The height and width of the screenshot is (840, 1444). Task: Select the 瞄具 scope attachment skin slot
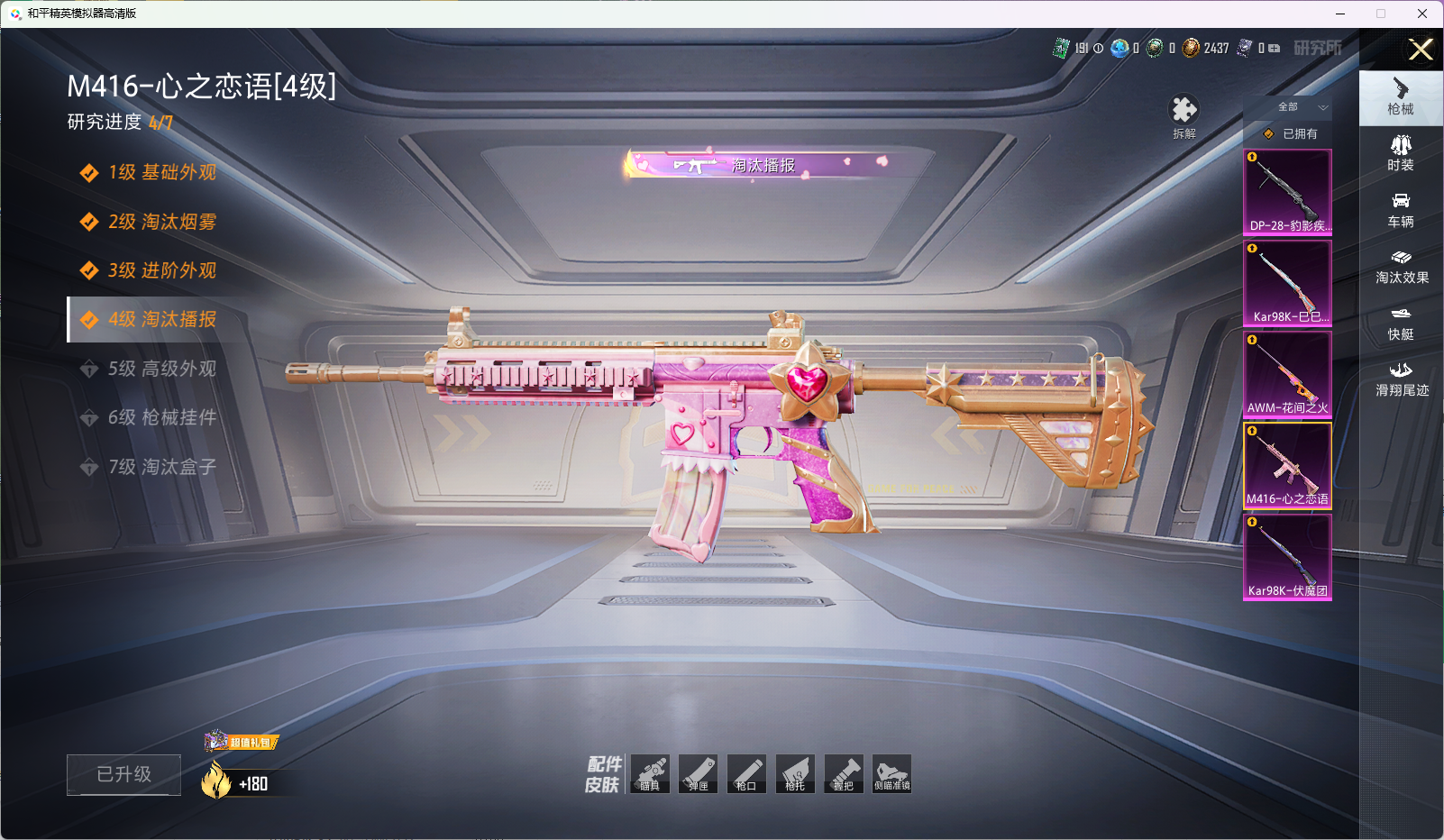(x=650, y=774)
